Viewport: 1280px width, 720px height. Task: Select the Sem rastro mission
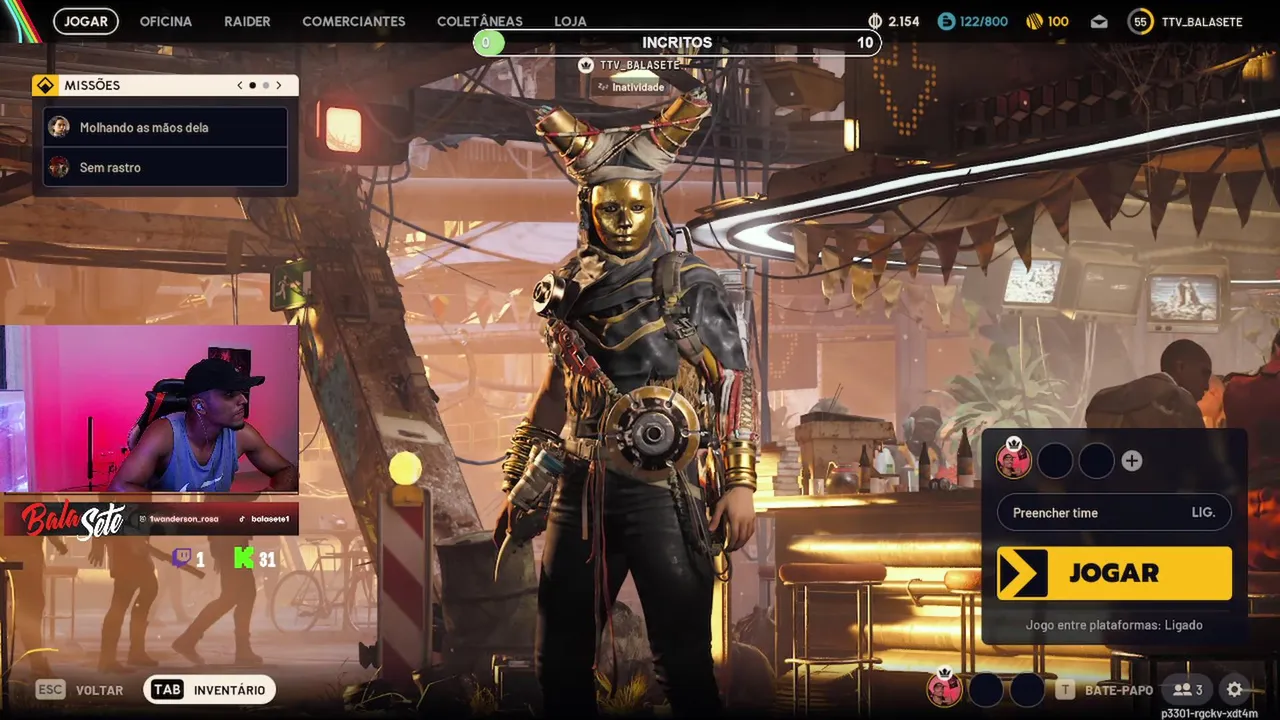(x=166, y=168)
